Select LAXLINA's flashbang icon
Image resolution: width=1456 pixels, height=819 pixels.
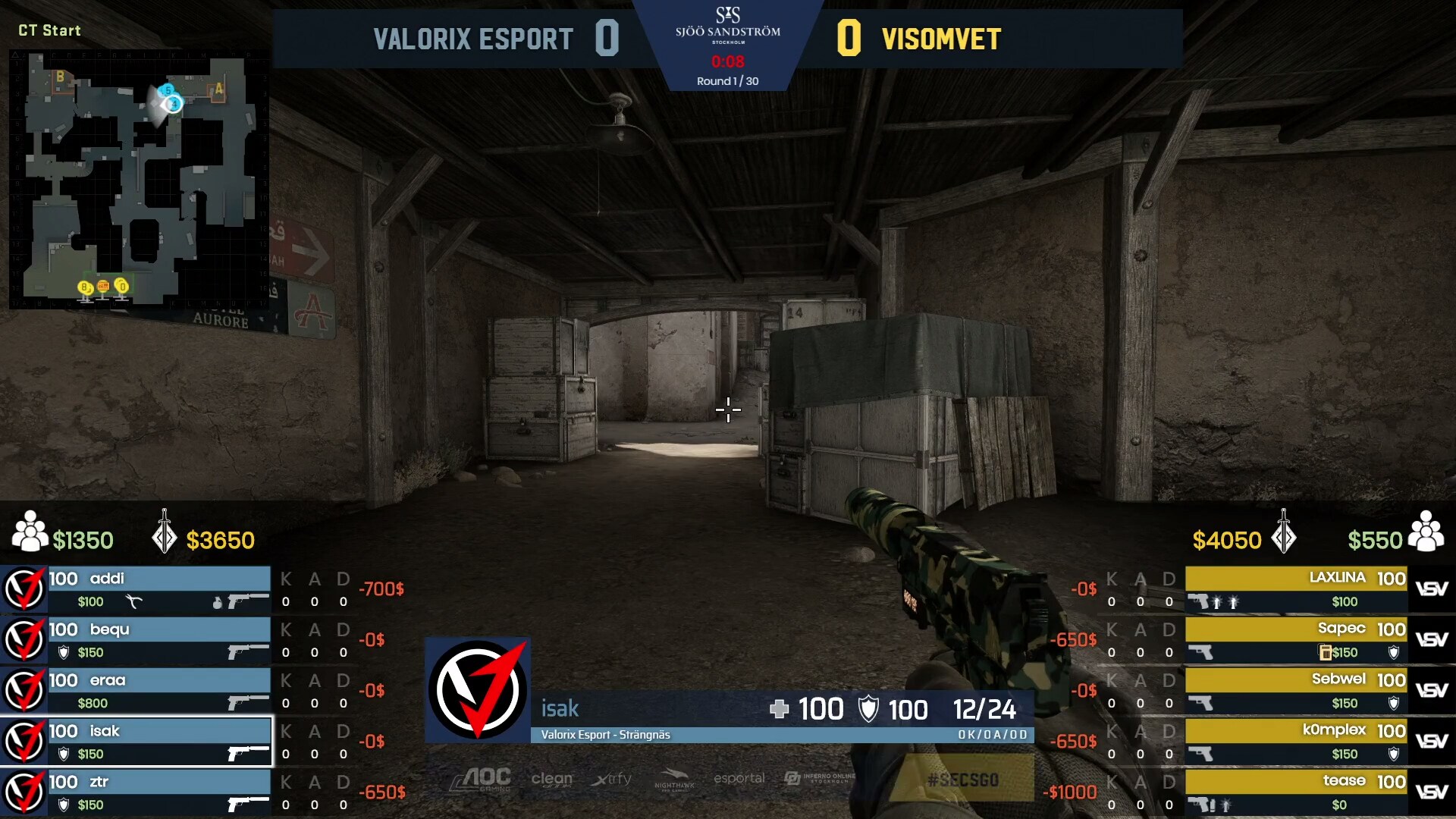point(1219,602)
